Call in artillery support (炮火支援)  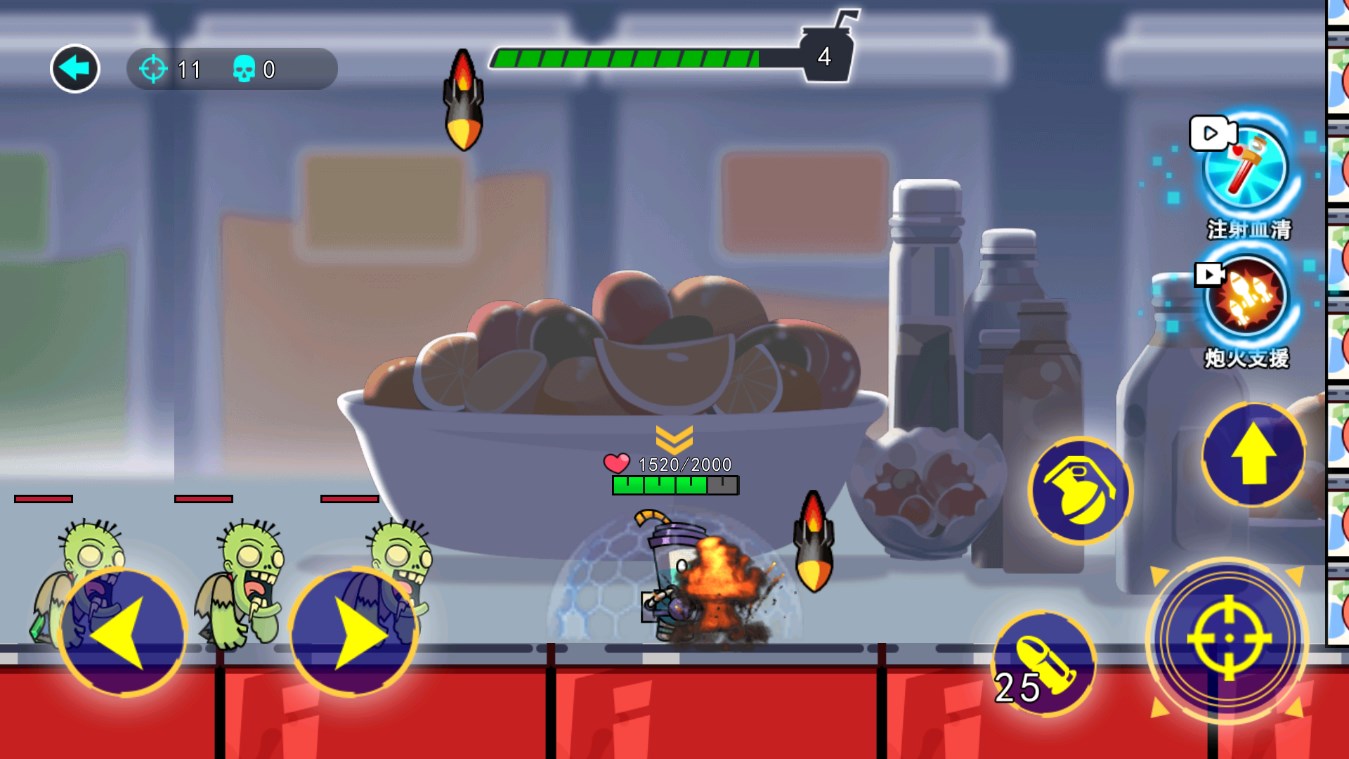pyautogui.click(x=1246, y=300)
